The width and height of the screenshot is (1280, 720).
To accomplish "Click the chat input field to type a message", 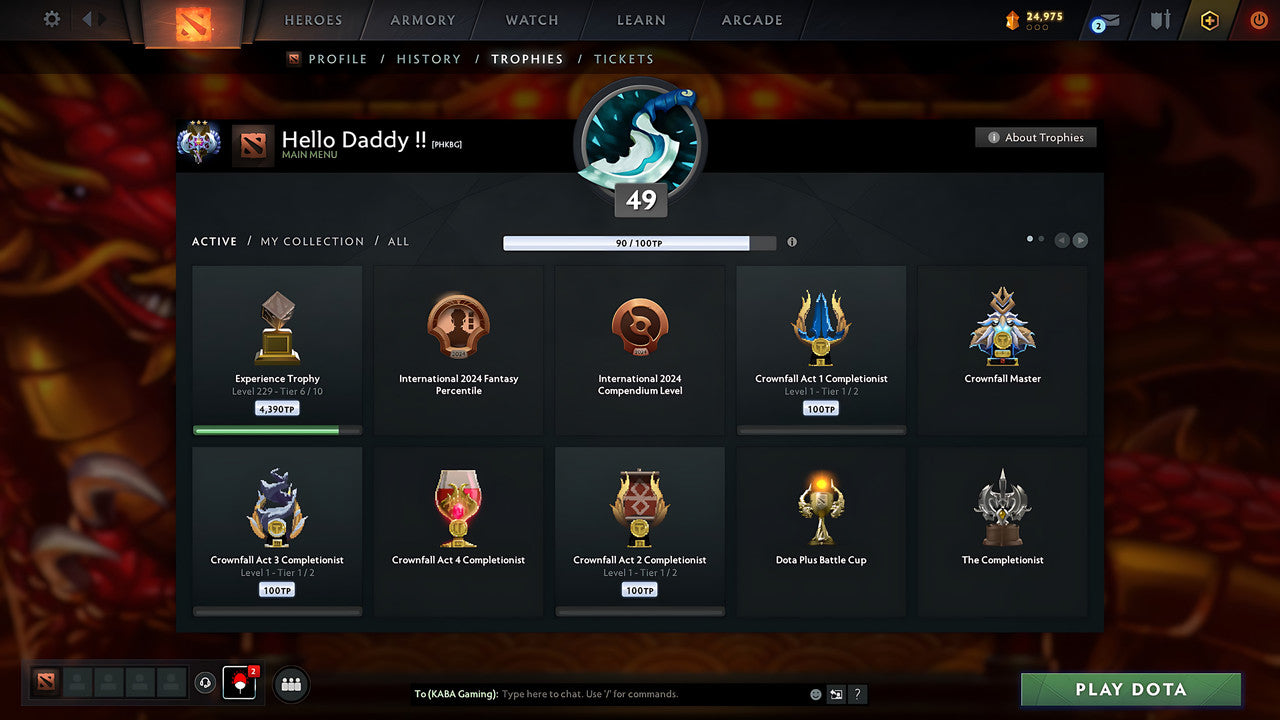I will coord(600,694).
